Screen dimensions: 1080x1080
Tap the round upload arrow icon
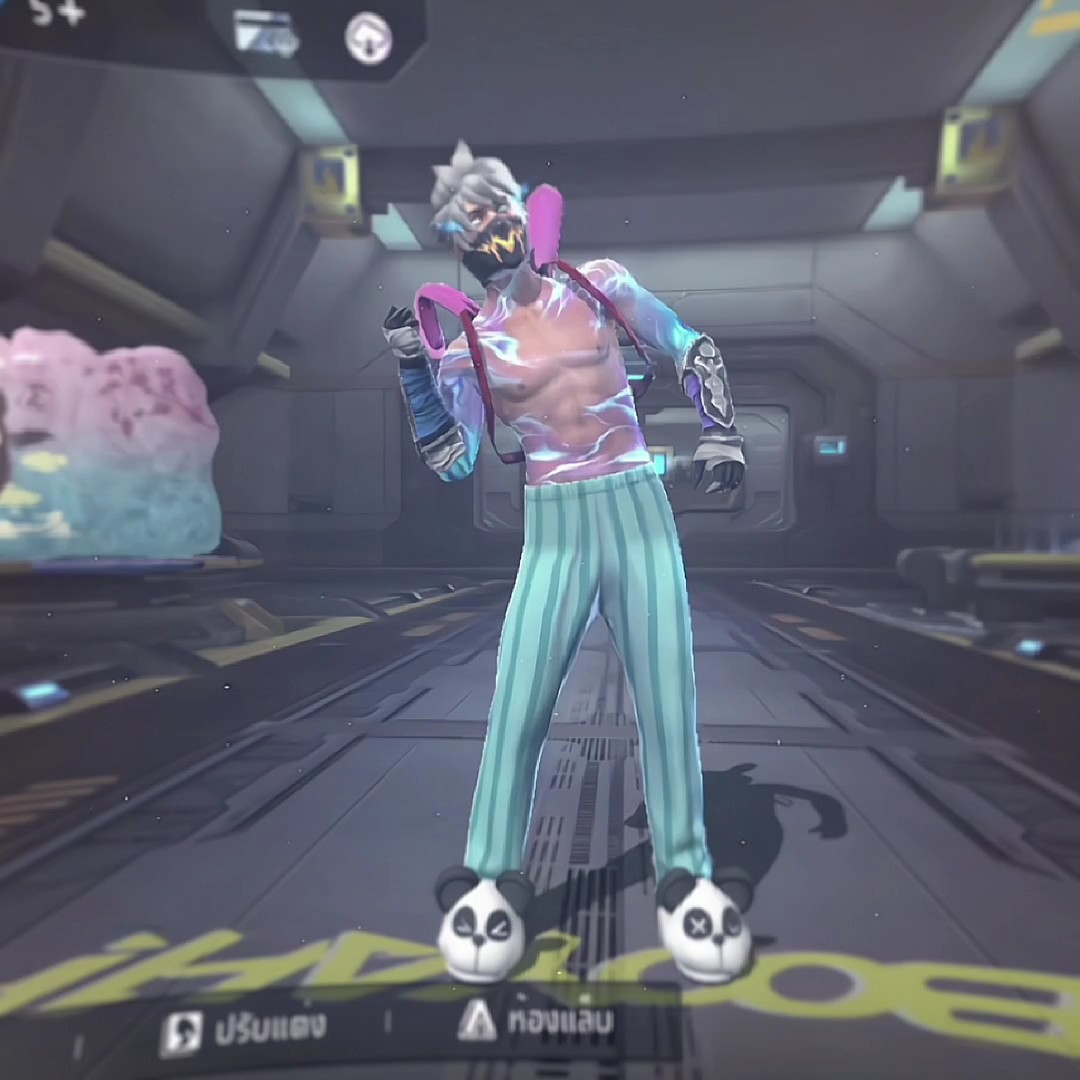pyautogui.click(x=367, y=37)
